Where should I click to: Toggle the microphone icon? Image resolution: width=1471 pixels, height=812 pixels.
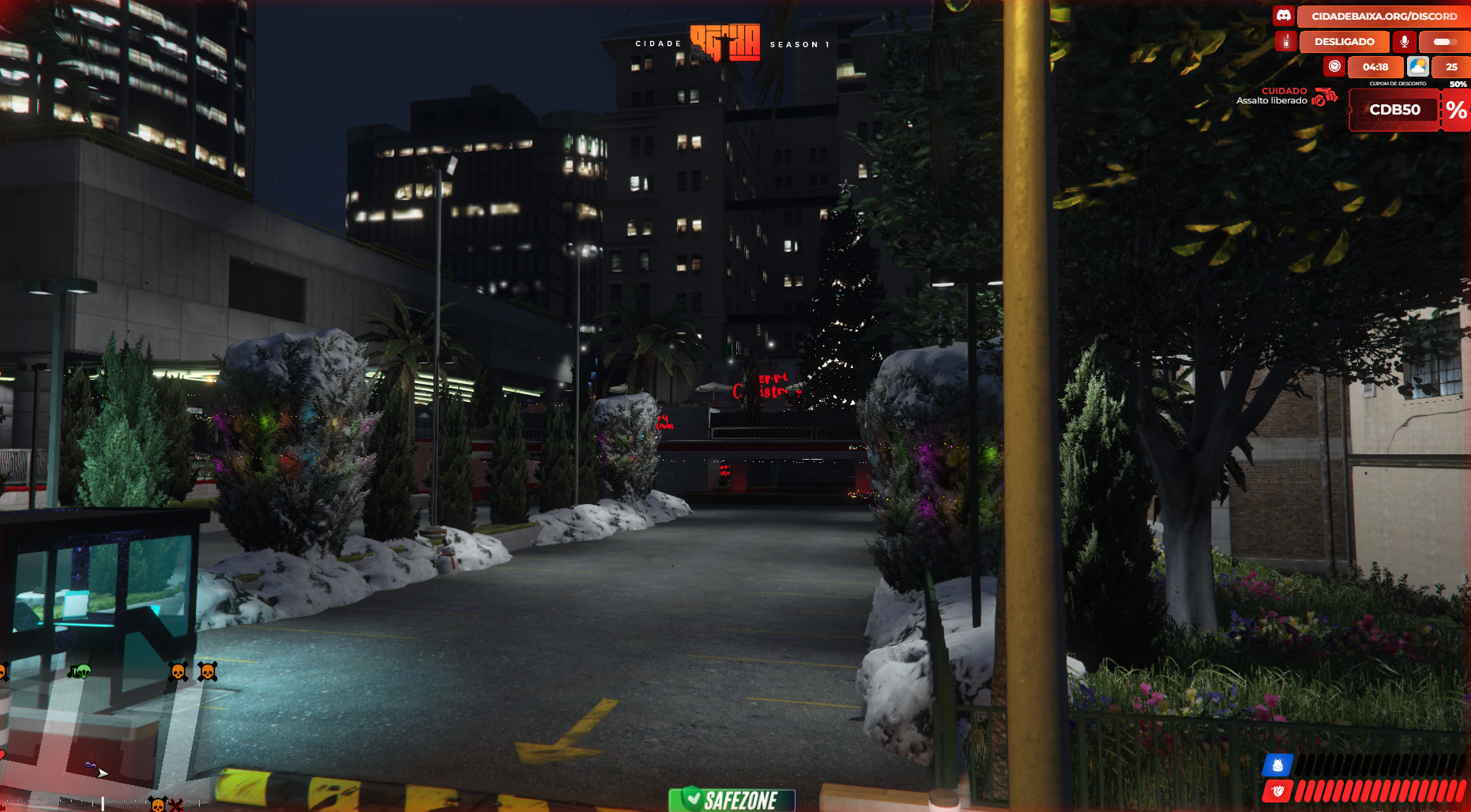coord(1404,41)
